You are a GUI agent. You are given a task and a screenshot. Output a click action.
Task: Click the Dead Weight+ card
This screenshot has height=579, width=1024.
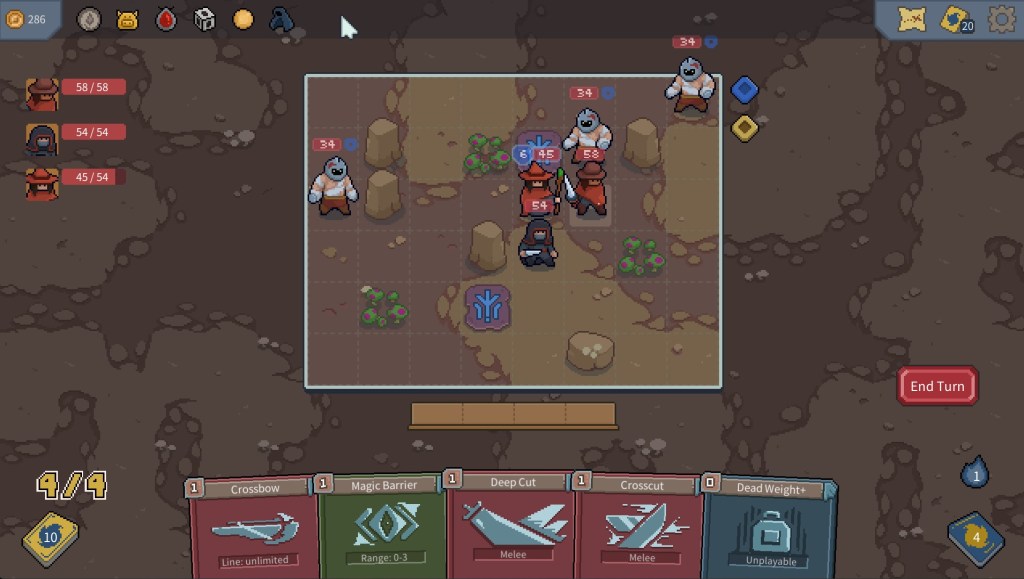[768, 527]
